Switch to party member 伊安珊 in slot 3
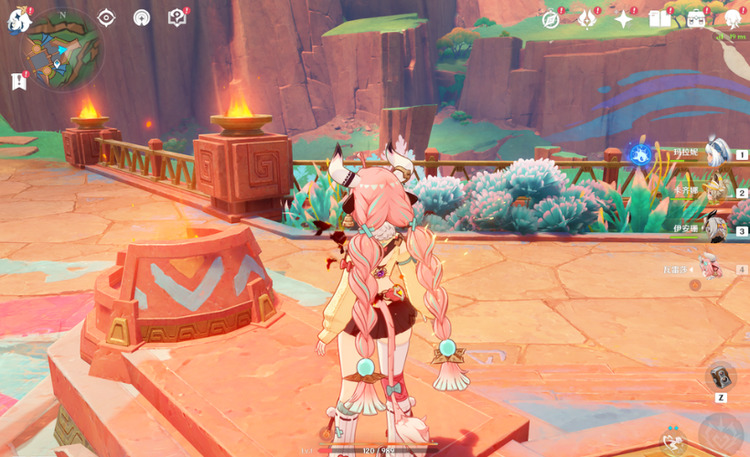 [x=714, y=229]
